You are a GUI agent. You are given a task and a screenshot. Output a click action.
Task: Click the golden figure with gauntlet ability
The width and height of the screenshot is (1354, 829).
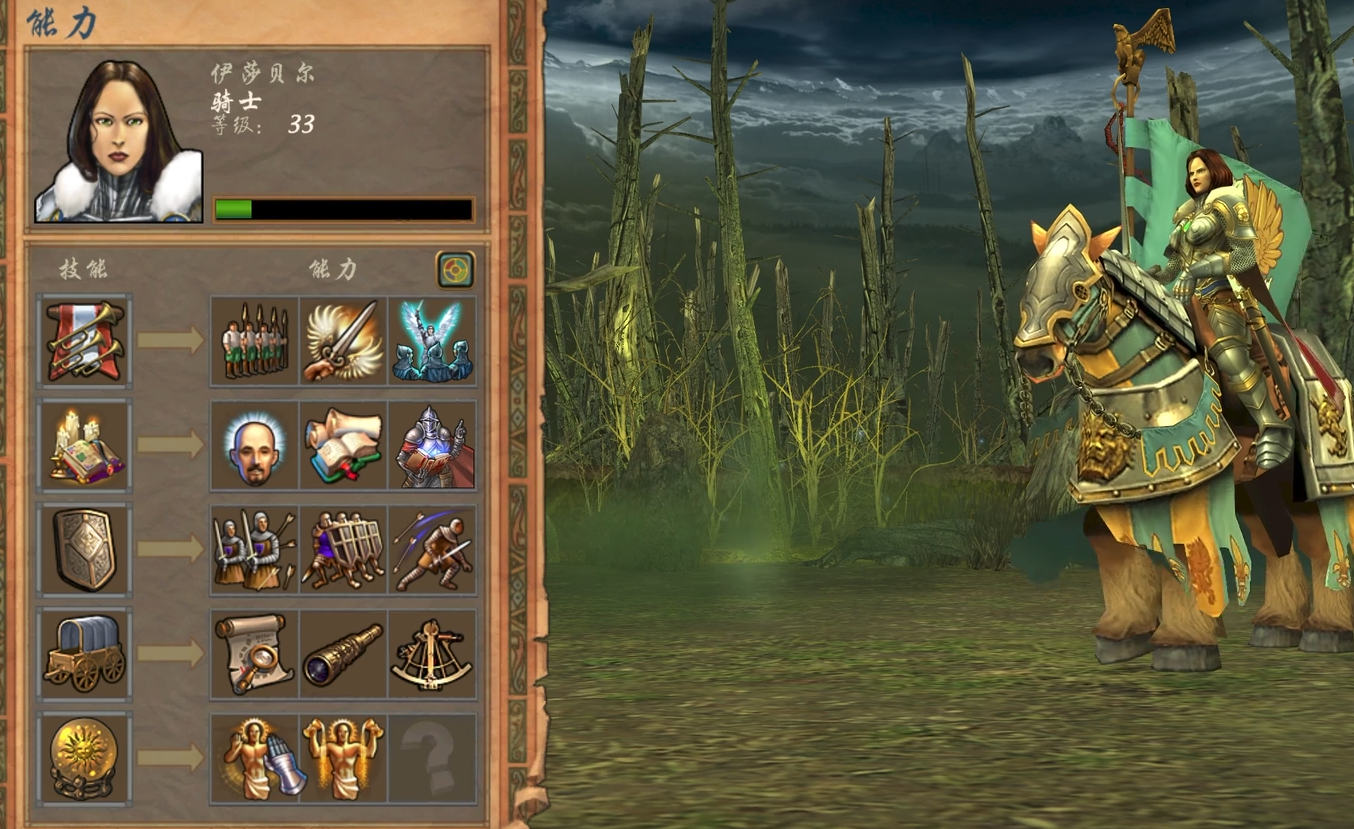[x=255, y=758]
